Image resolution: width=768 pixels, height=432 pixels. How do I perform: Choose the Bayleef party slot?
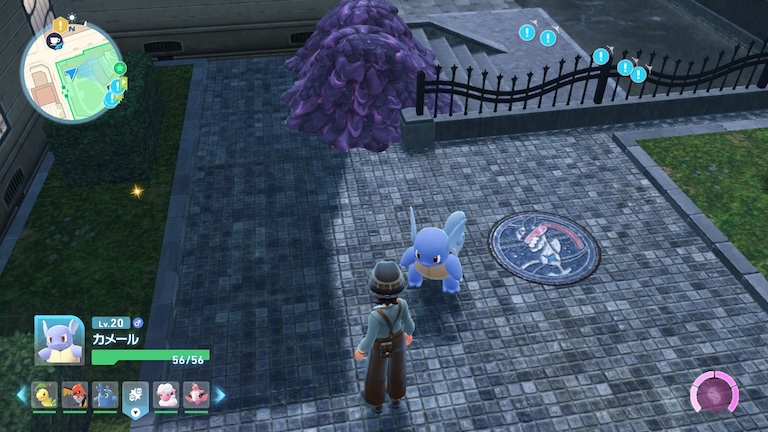(x=46, y=395)
